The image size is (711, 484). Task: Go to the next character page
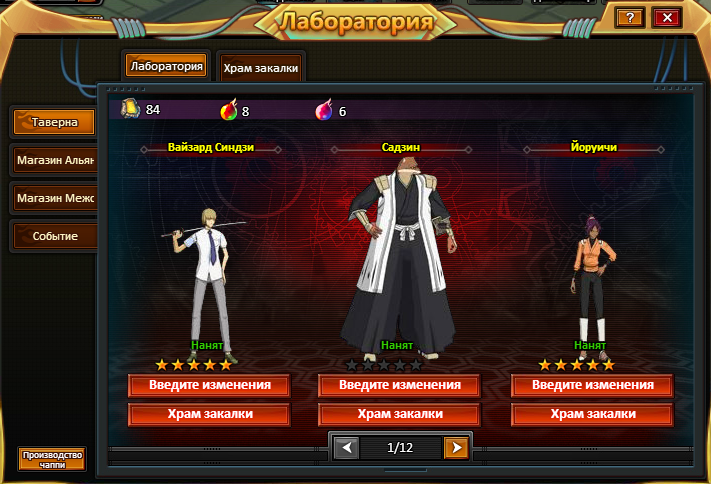pyautogui.click(x=456, y=447)
